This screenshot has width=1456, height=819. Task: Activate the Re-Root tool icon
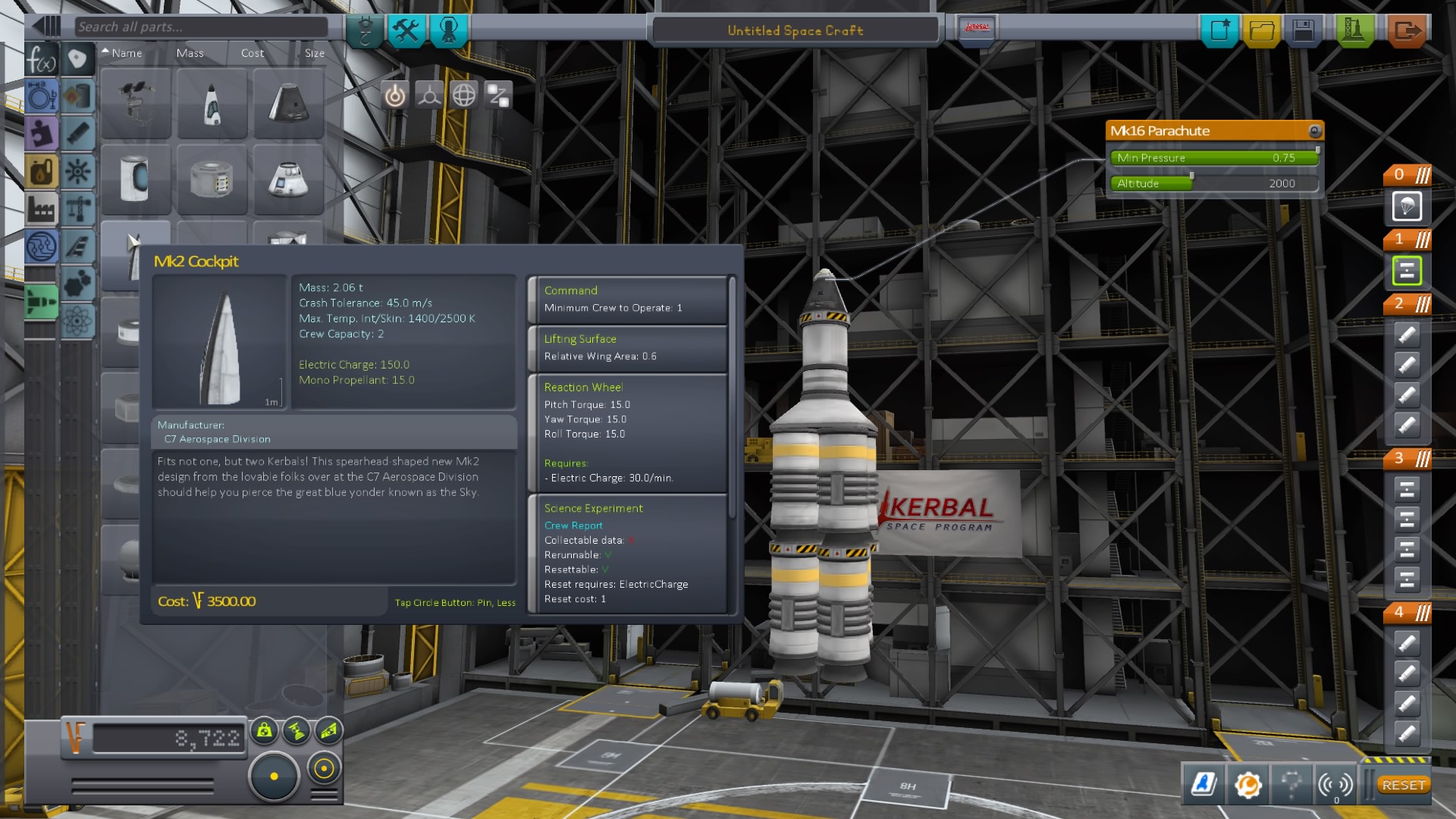tap(498, 96)
